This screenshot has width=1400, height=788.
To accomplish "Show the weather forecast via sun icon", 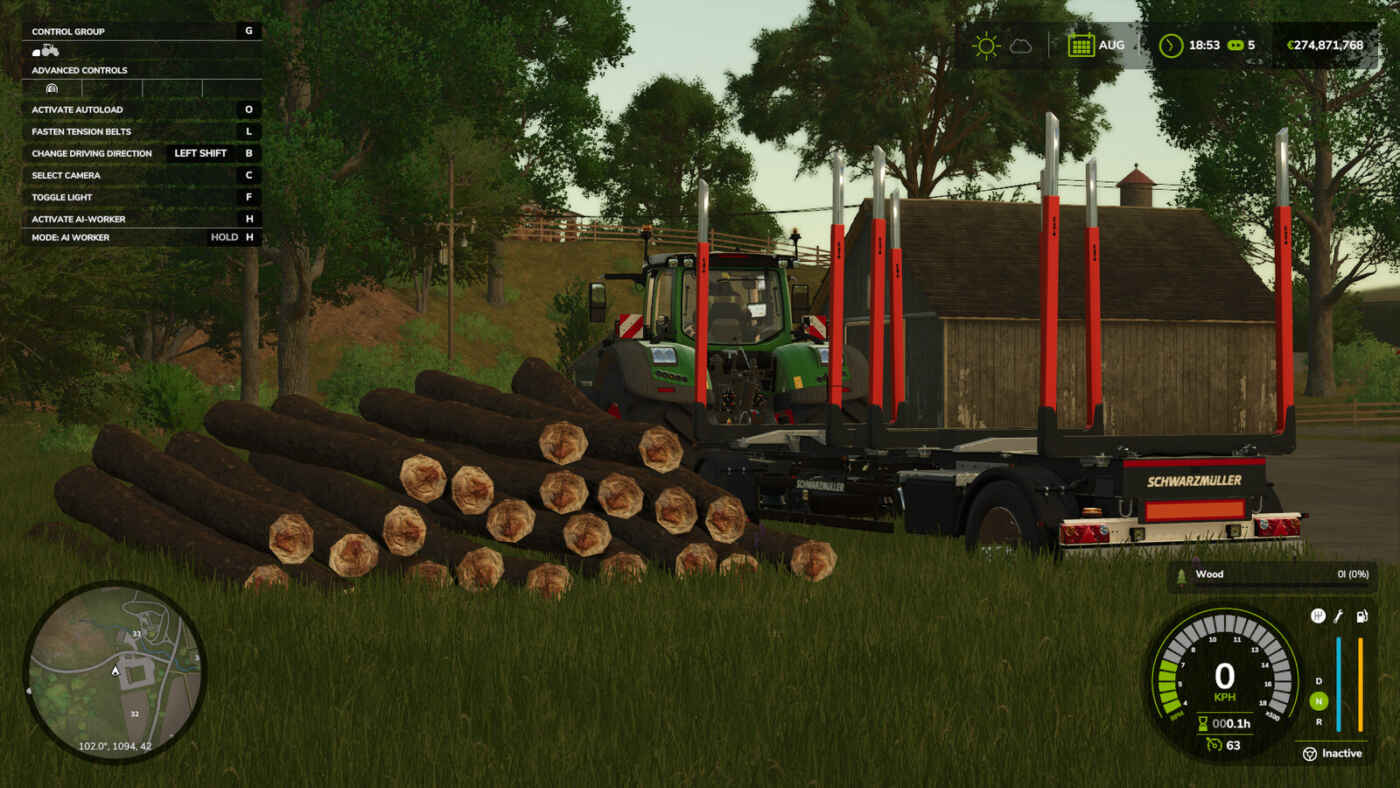I will (986, 46).
